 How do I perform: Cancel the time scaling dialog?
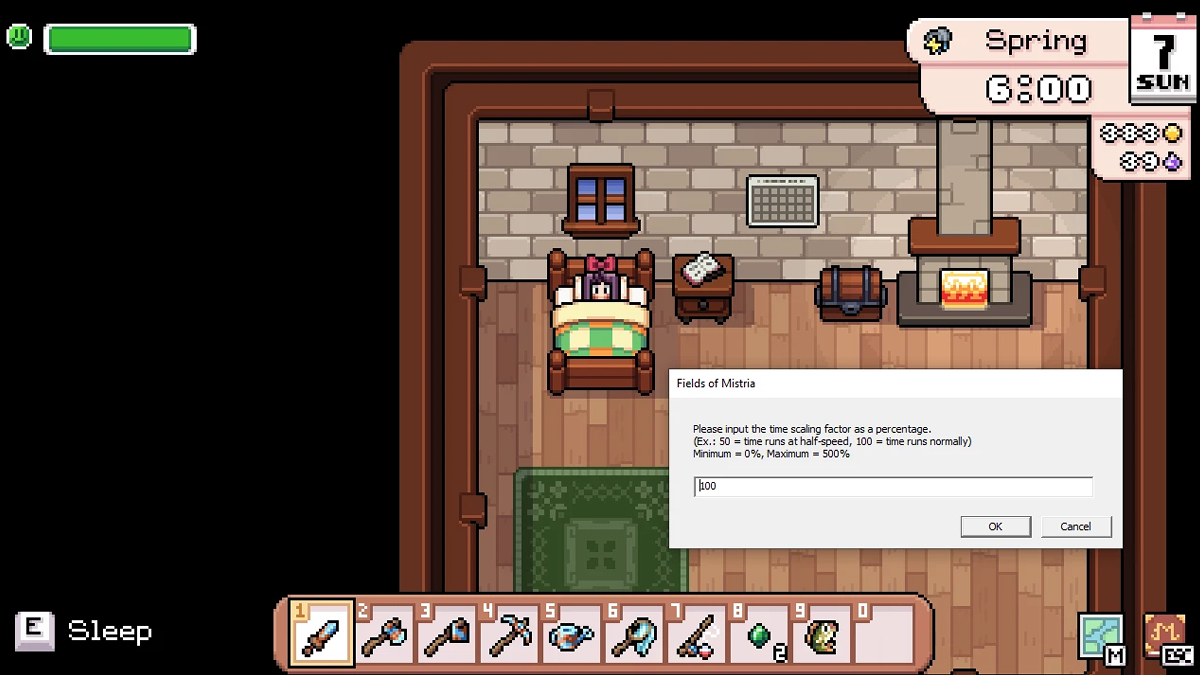(1076, 526)
